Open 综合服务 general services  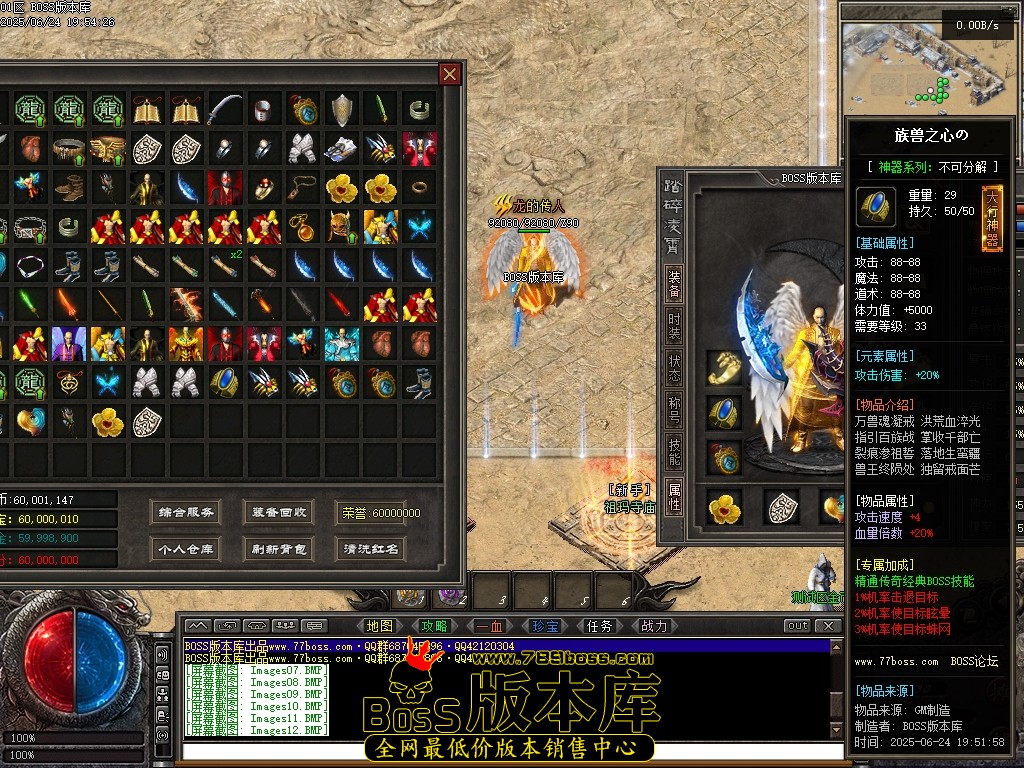click(x=186, y=513)
